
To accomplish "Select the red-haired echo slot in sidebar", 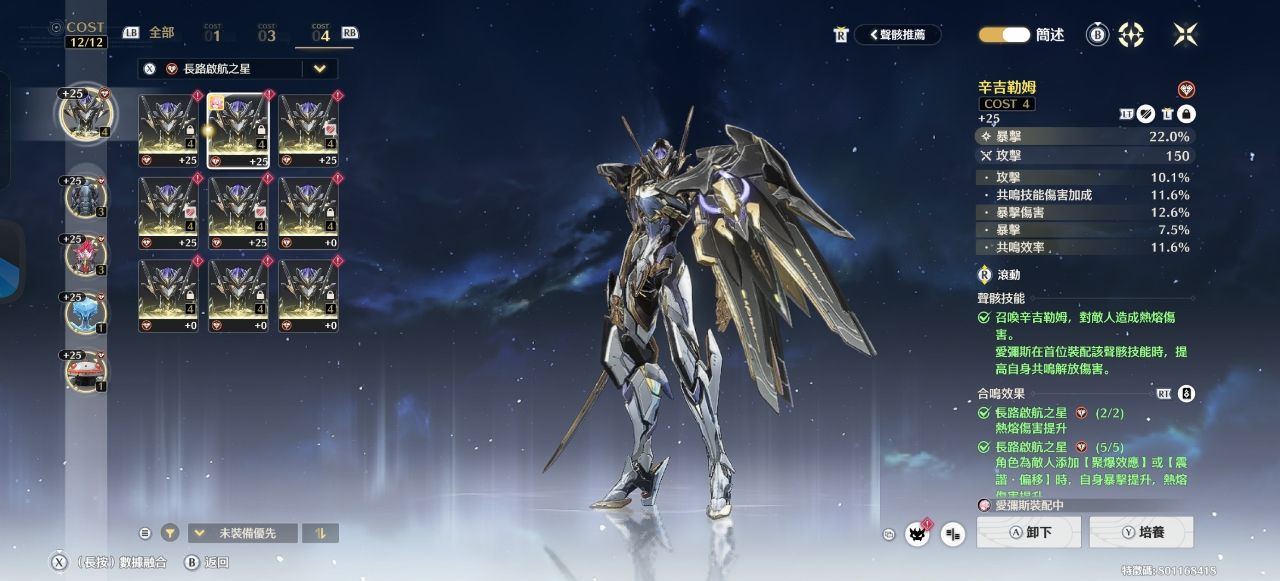I will [85, 255].
